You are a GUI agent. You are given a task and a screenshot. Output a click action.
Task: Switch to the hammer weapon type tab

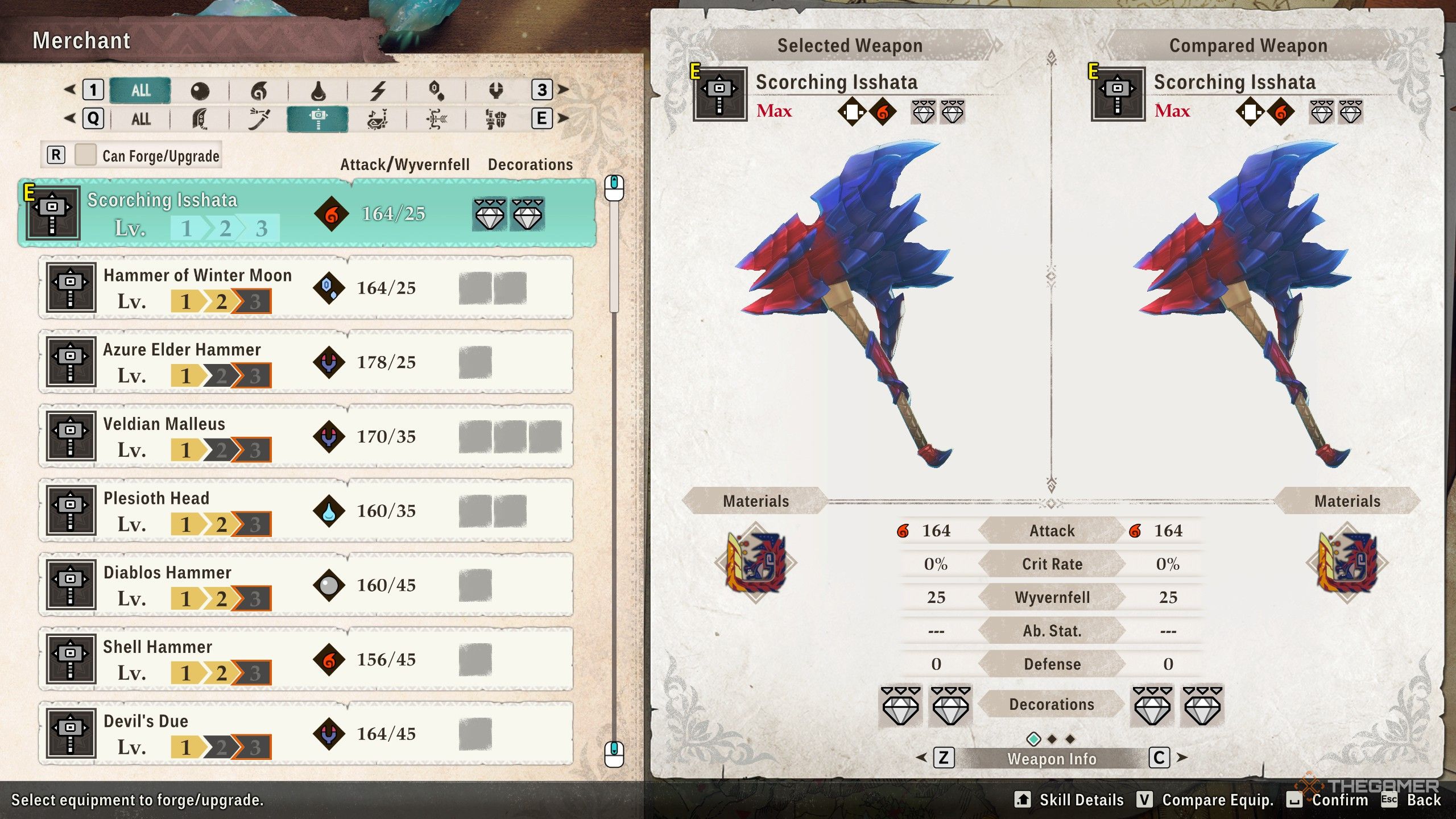[x=317, y=119]
